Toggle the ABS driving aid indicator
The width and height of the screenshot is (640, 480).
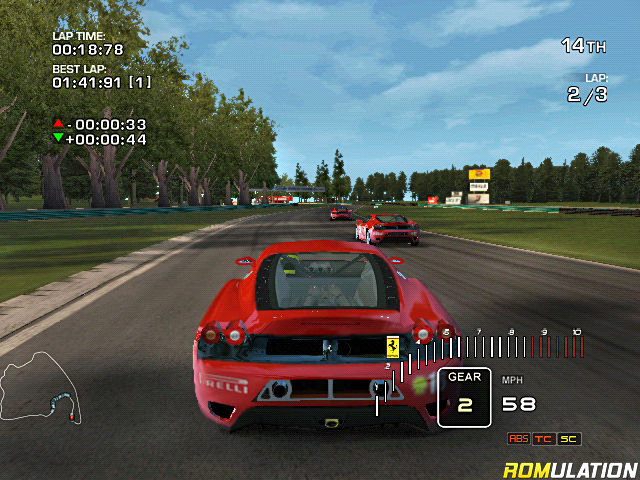coord(519,439)
